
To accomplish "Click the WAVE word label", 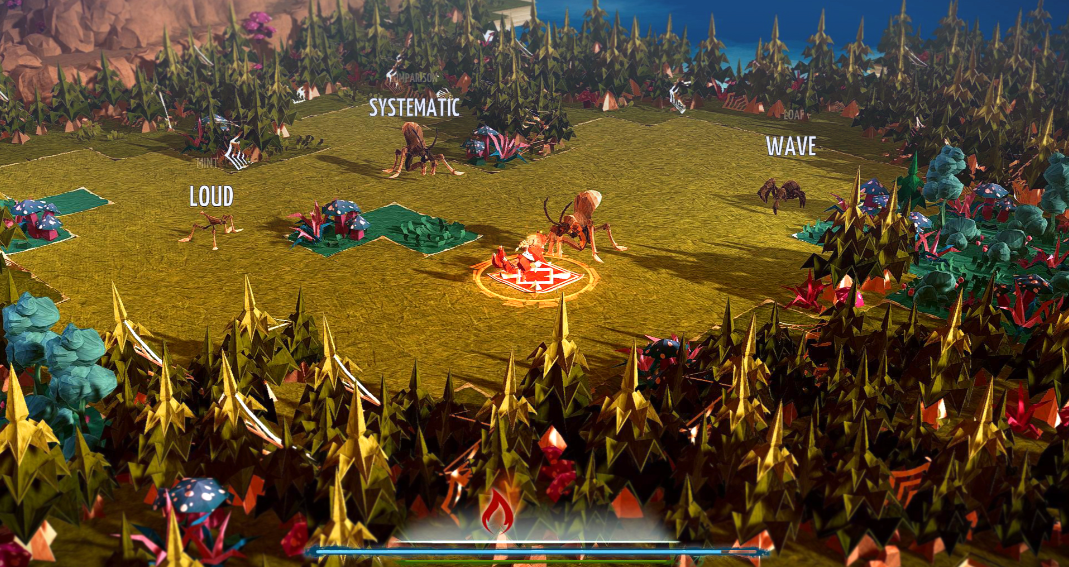I will coord(791,146).
